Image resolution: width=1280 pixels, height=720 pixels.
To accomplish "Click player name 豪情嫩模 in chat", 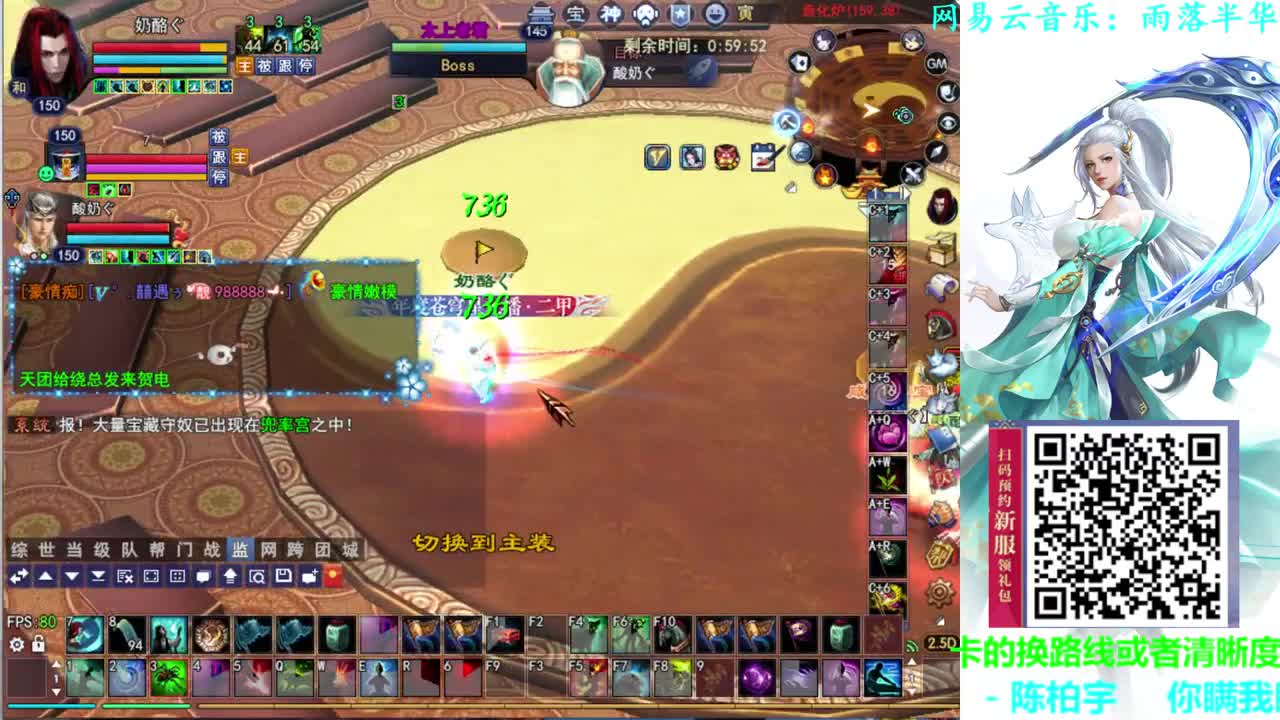I will tap(363, 291).
